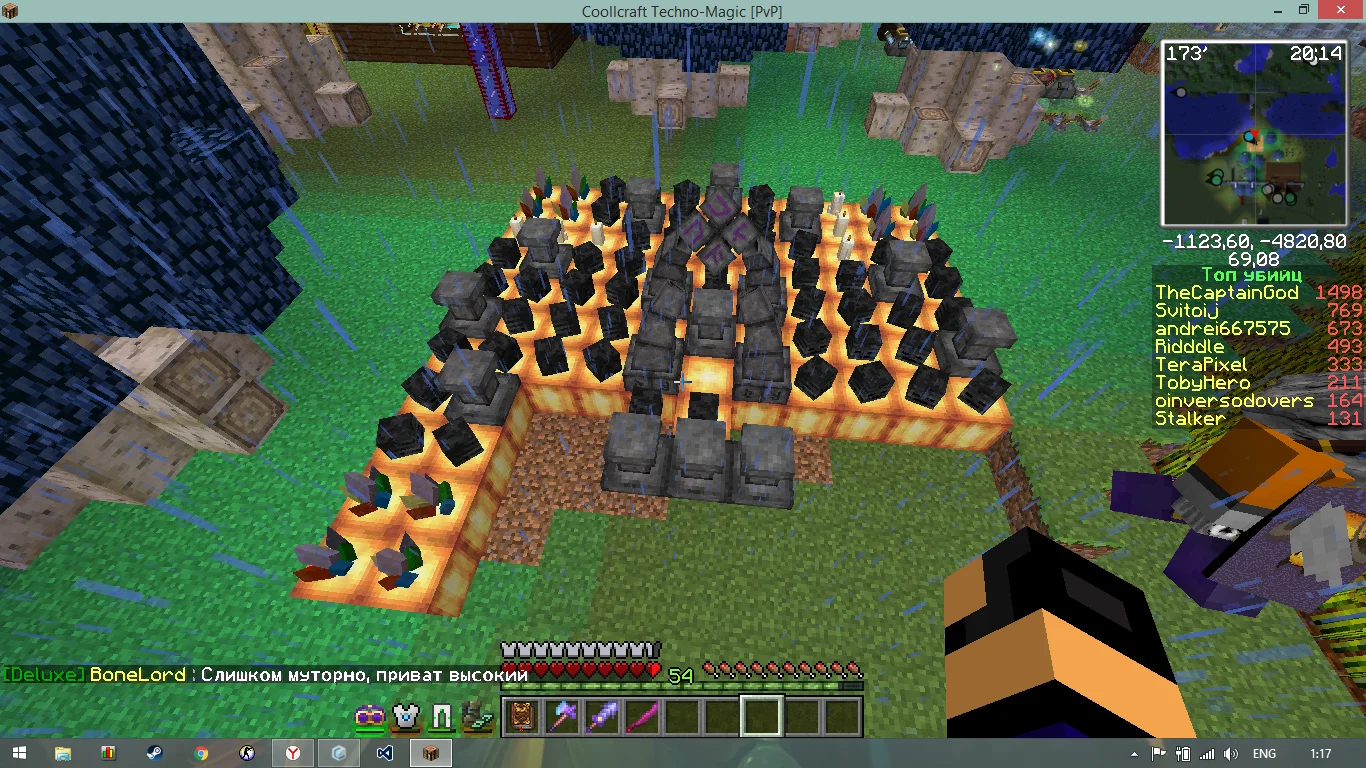
Task: Click TheCaptainGod in the top killers list
Action: pos(1227,293)
